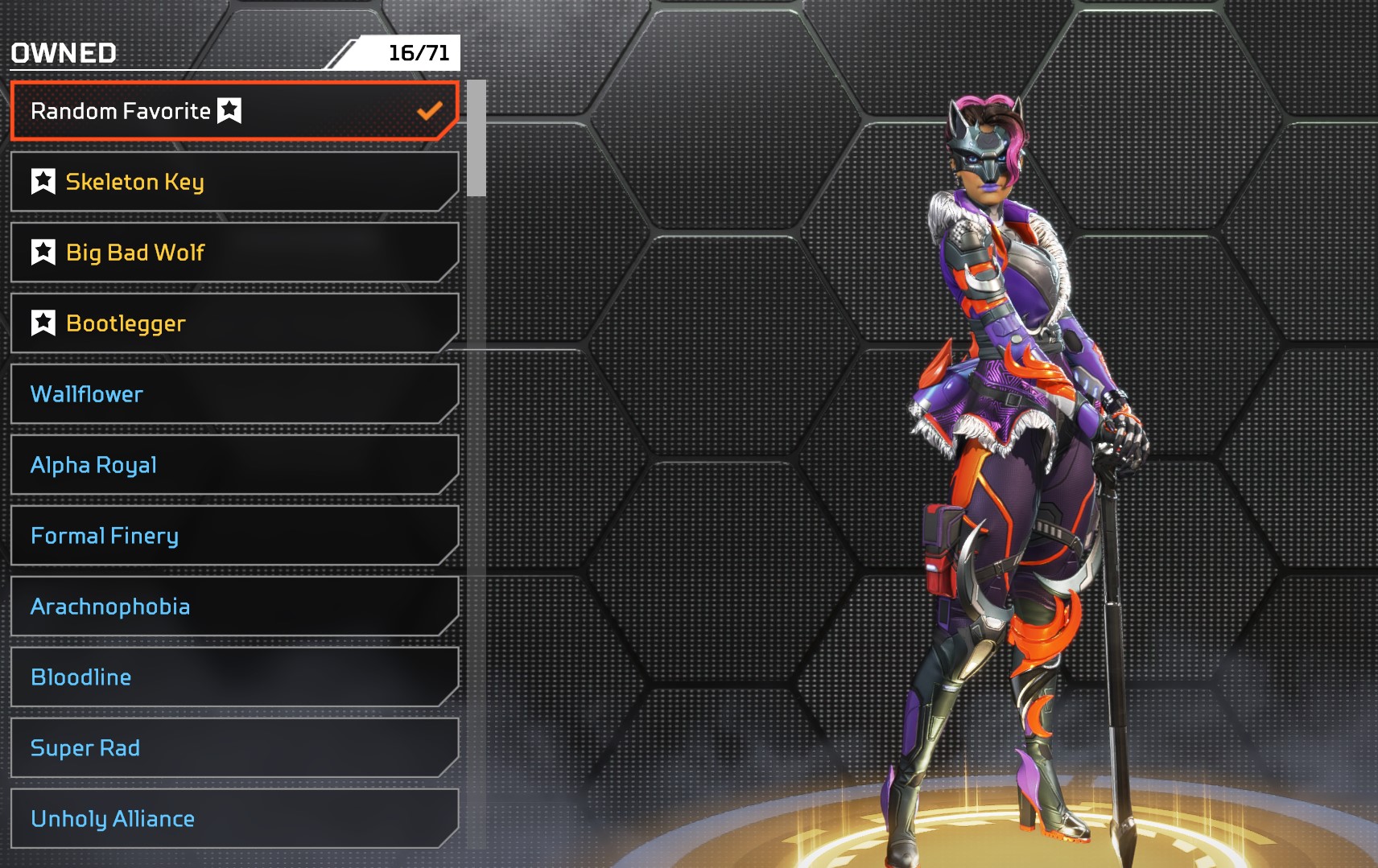The width and height of the screenshot is (1378, 868).
Task: Click the skin list scrollbar handle
Action: [x=477, y=138]
